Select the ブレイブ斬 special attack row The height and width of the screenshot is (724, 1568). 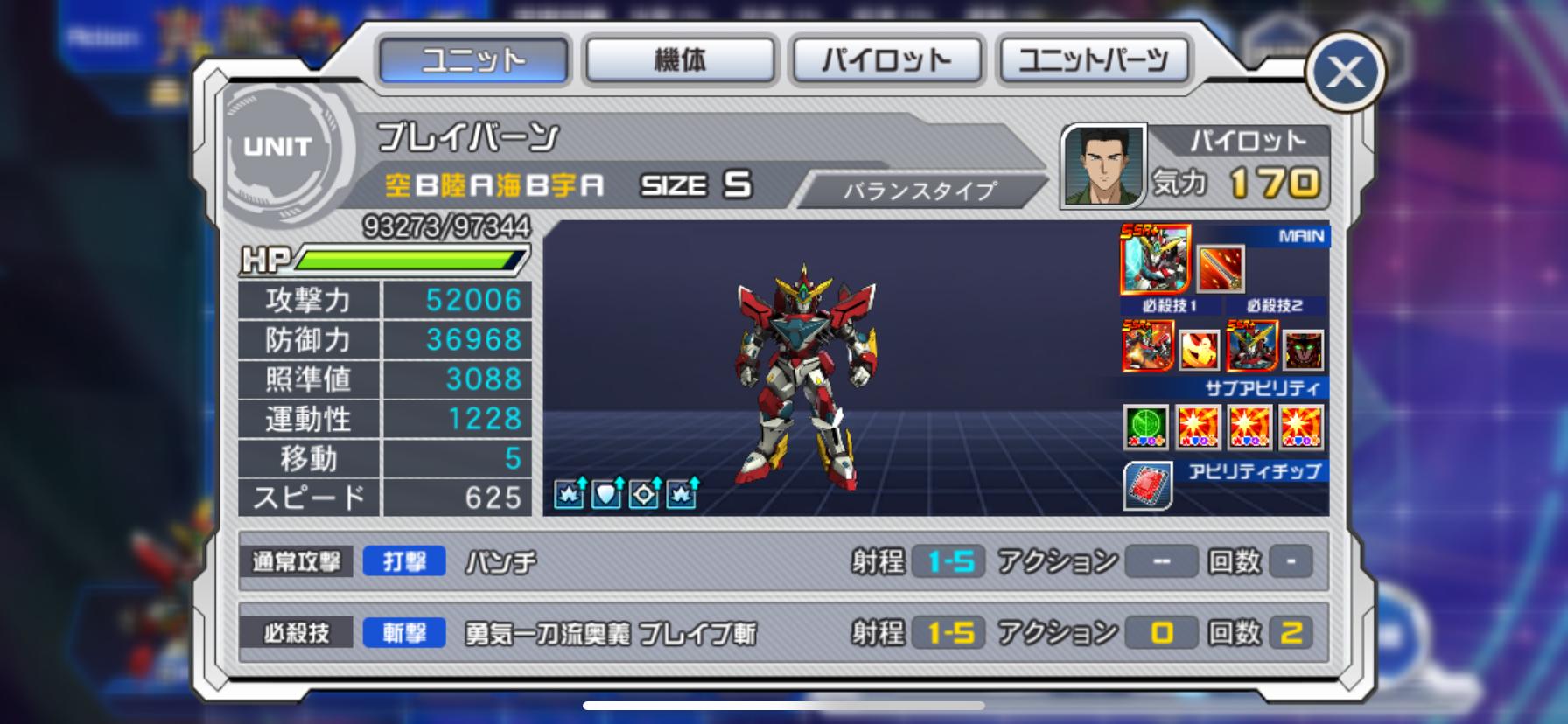[783, 633]
